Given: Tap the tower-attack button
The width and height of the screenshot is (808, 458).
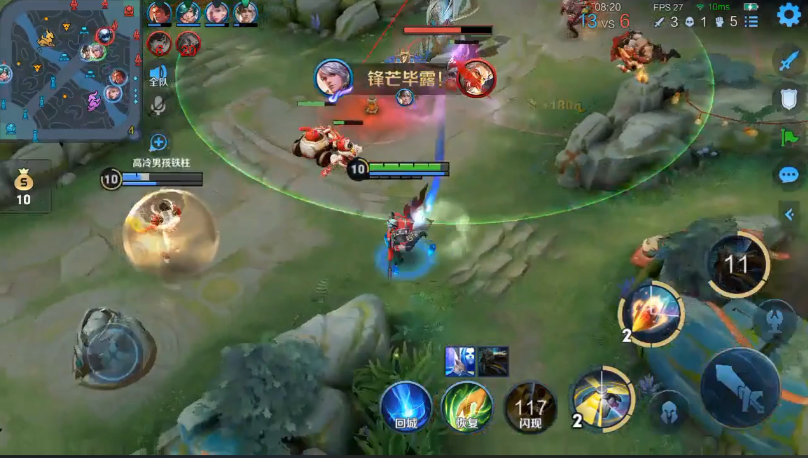Looking at the screenshot, I should point(774,321).
